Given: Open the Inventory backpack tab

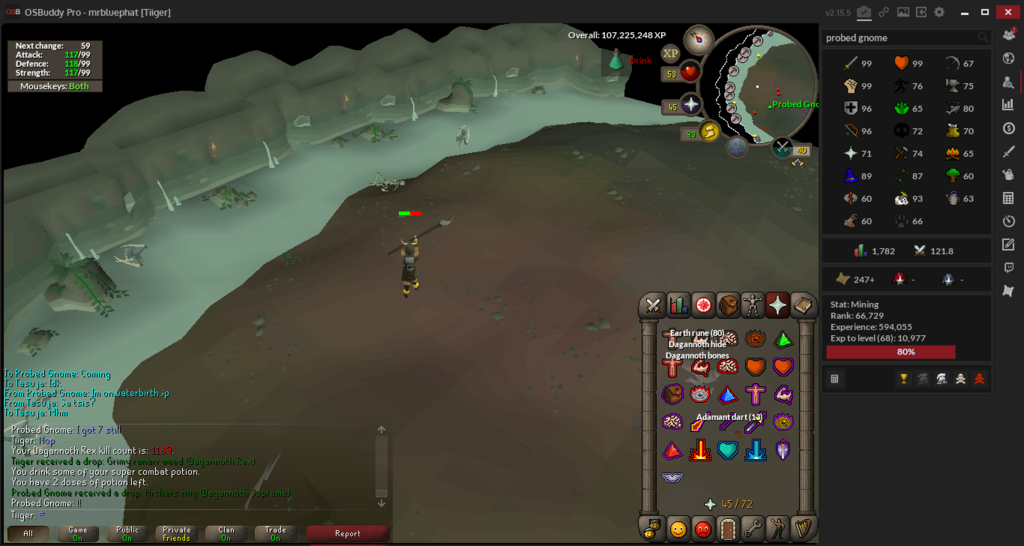Looking at the screenshot, I should click(x=728, y=305).
